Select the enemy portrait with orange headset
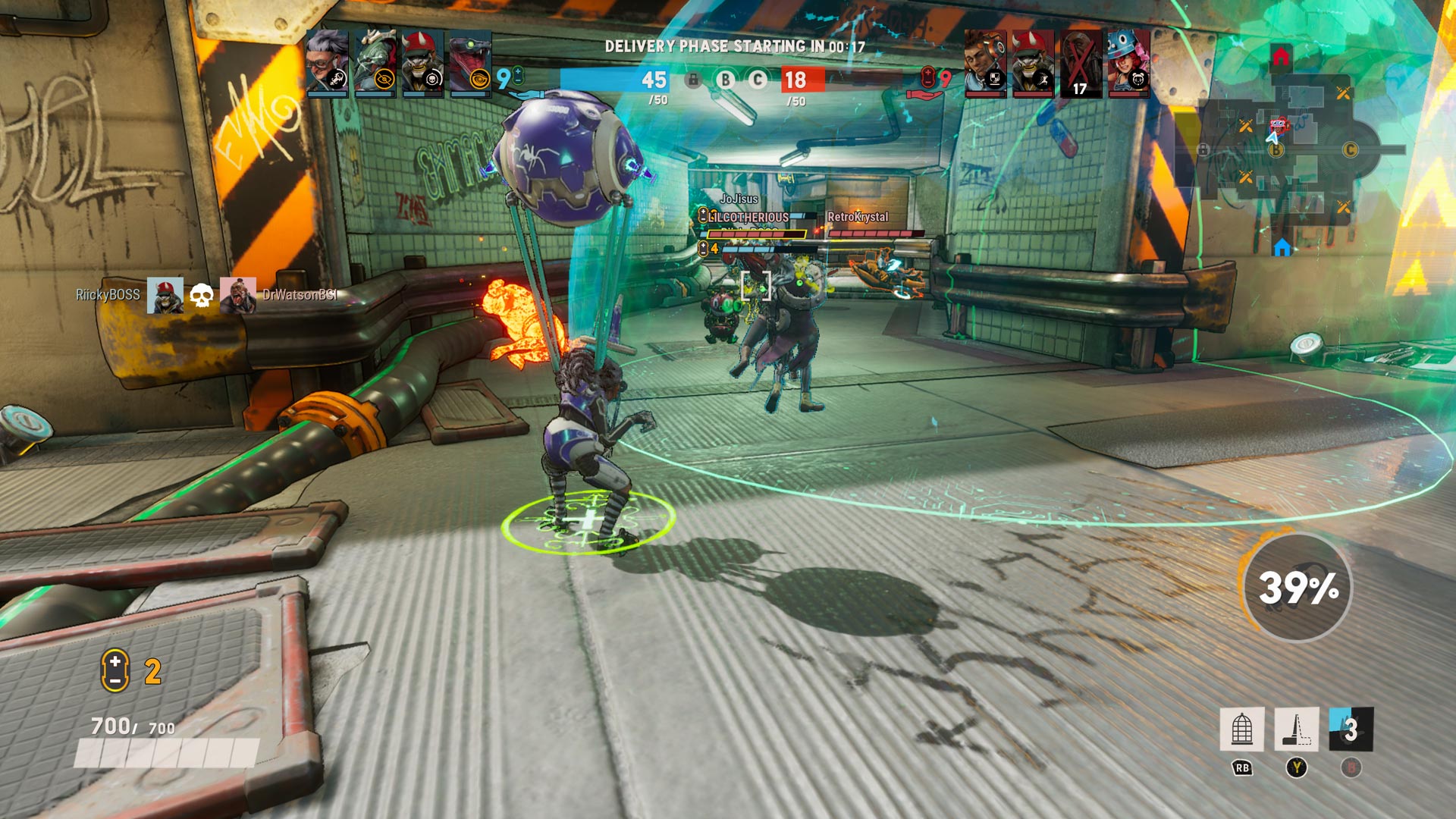The width and height of the screenshot is (1456, 819). coord(985,62)
